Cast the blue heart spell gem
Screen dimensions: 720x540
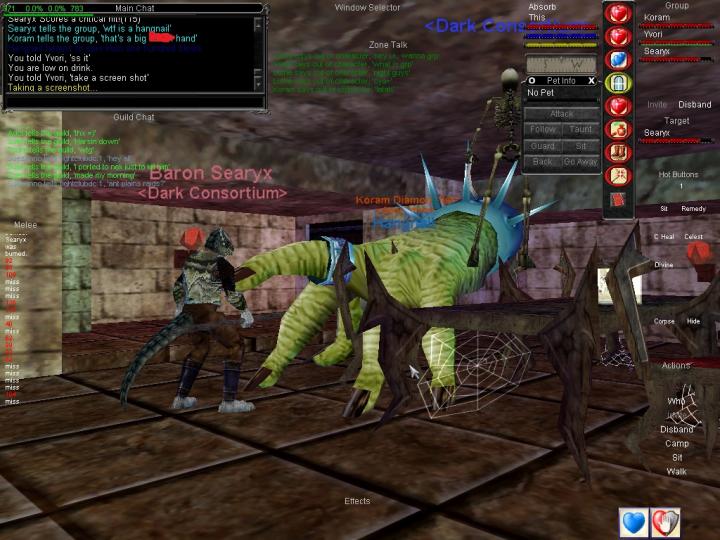point(619,59)
